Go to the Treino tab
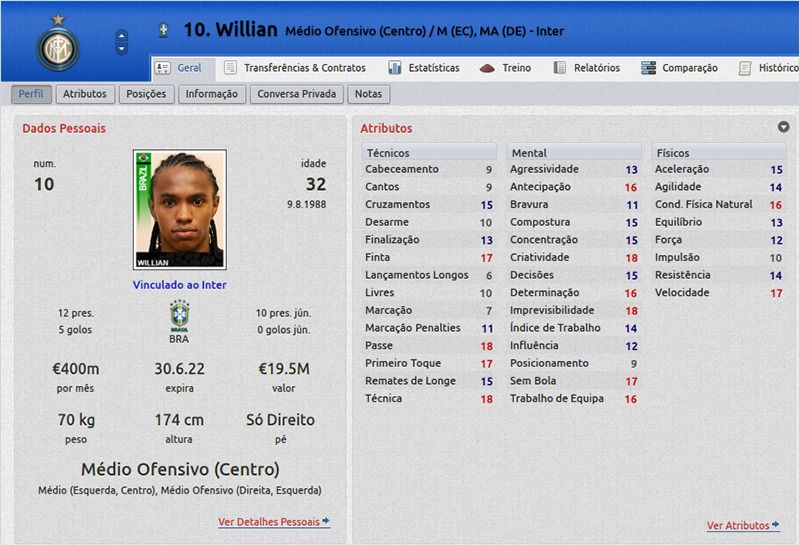This screenshot has height=546, width=800. pyautogui.click(x=506, y=68)
